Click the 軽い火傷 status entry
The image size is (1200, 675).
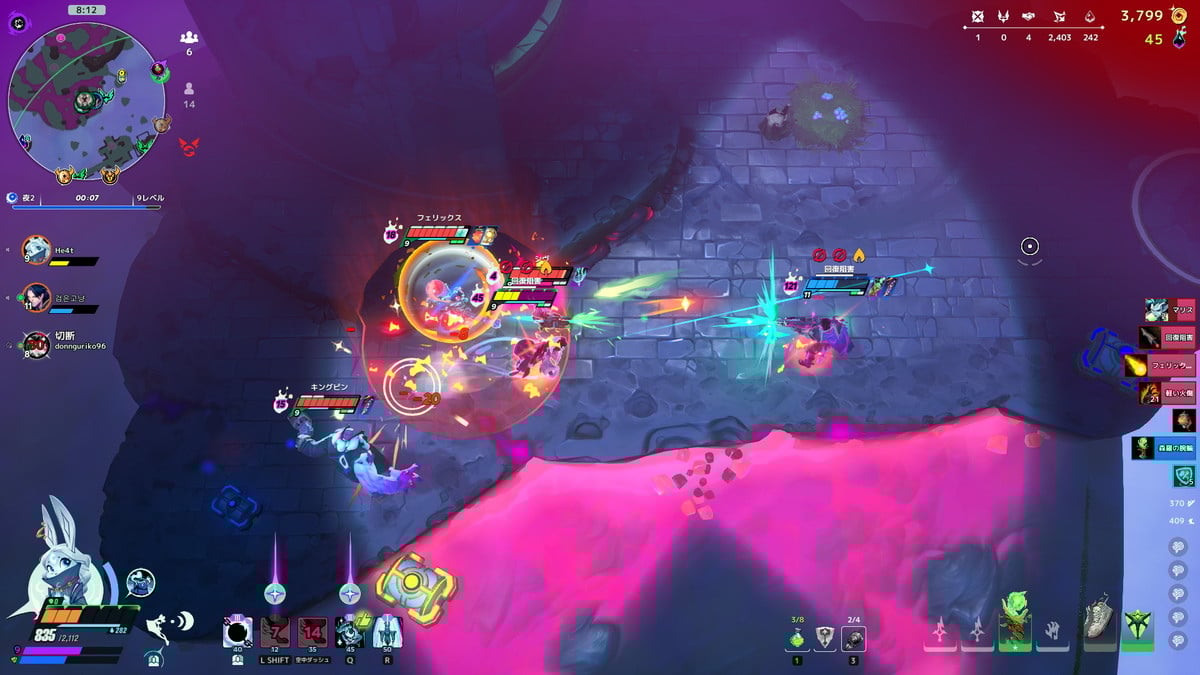1170,393
